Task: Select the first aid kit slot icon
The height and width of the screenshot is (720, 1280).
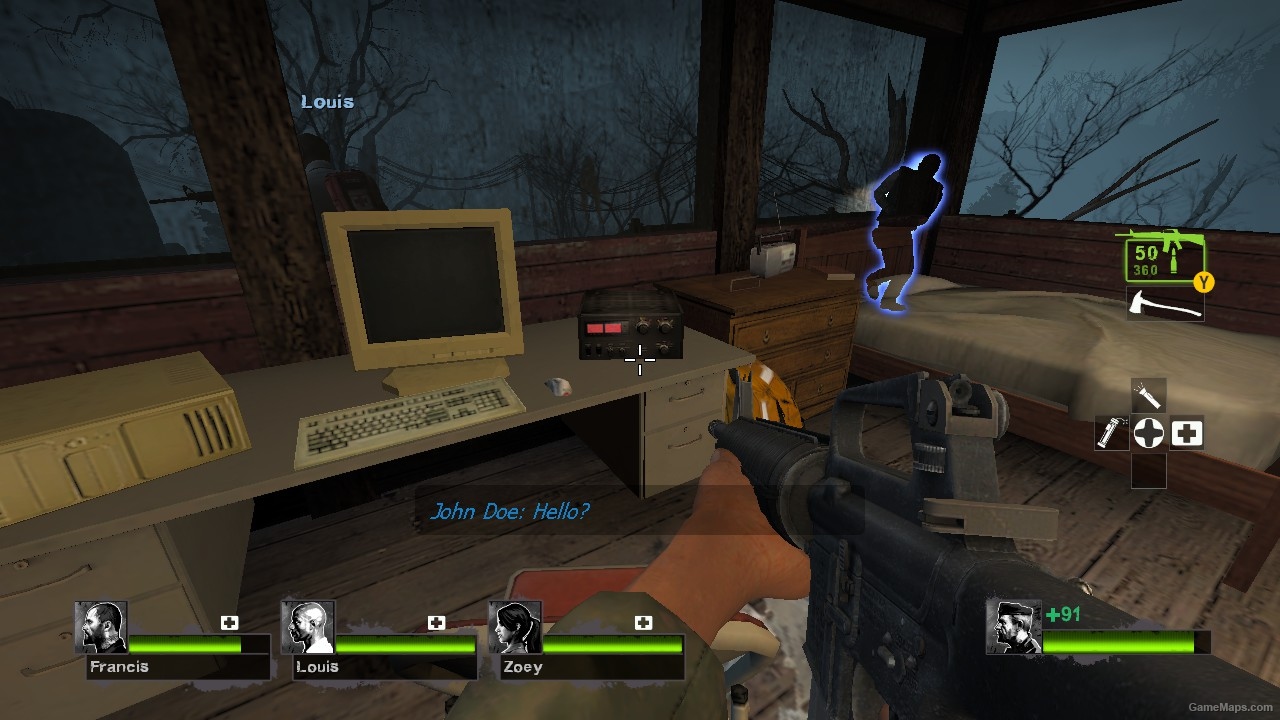Action: click(x=1186, y=433)
